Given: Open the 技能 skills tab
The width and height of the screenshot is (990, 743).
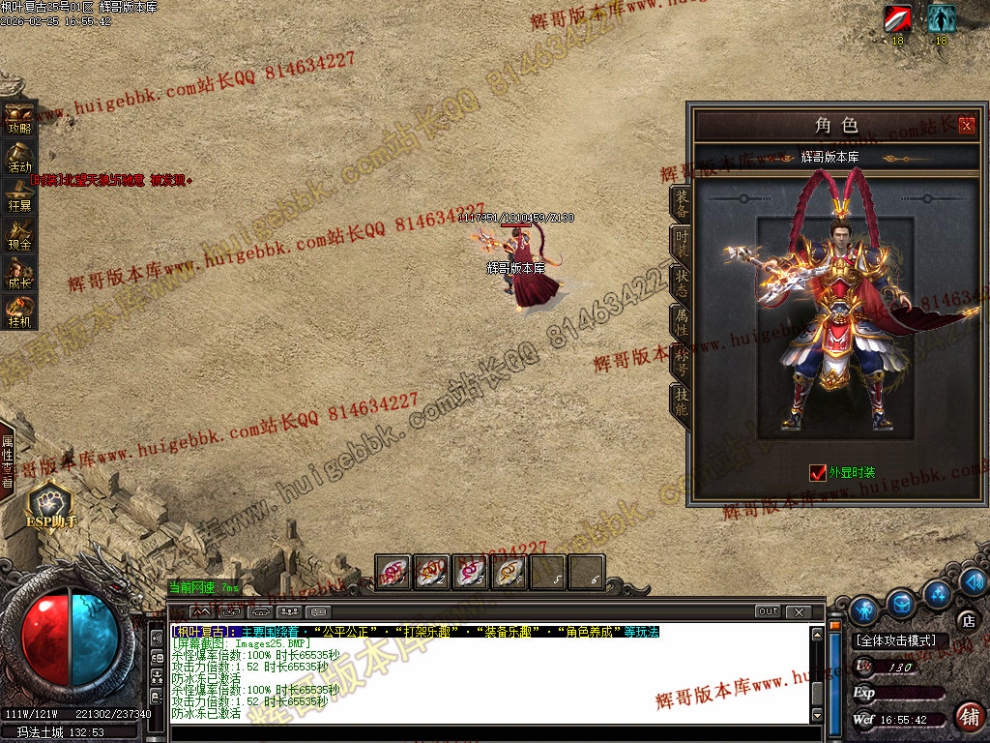Looking at the screenshot, I should (x=680, y=400).
